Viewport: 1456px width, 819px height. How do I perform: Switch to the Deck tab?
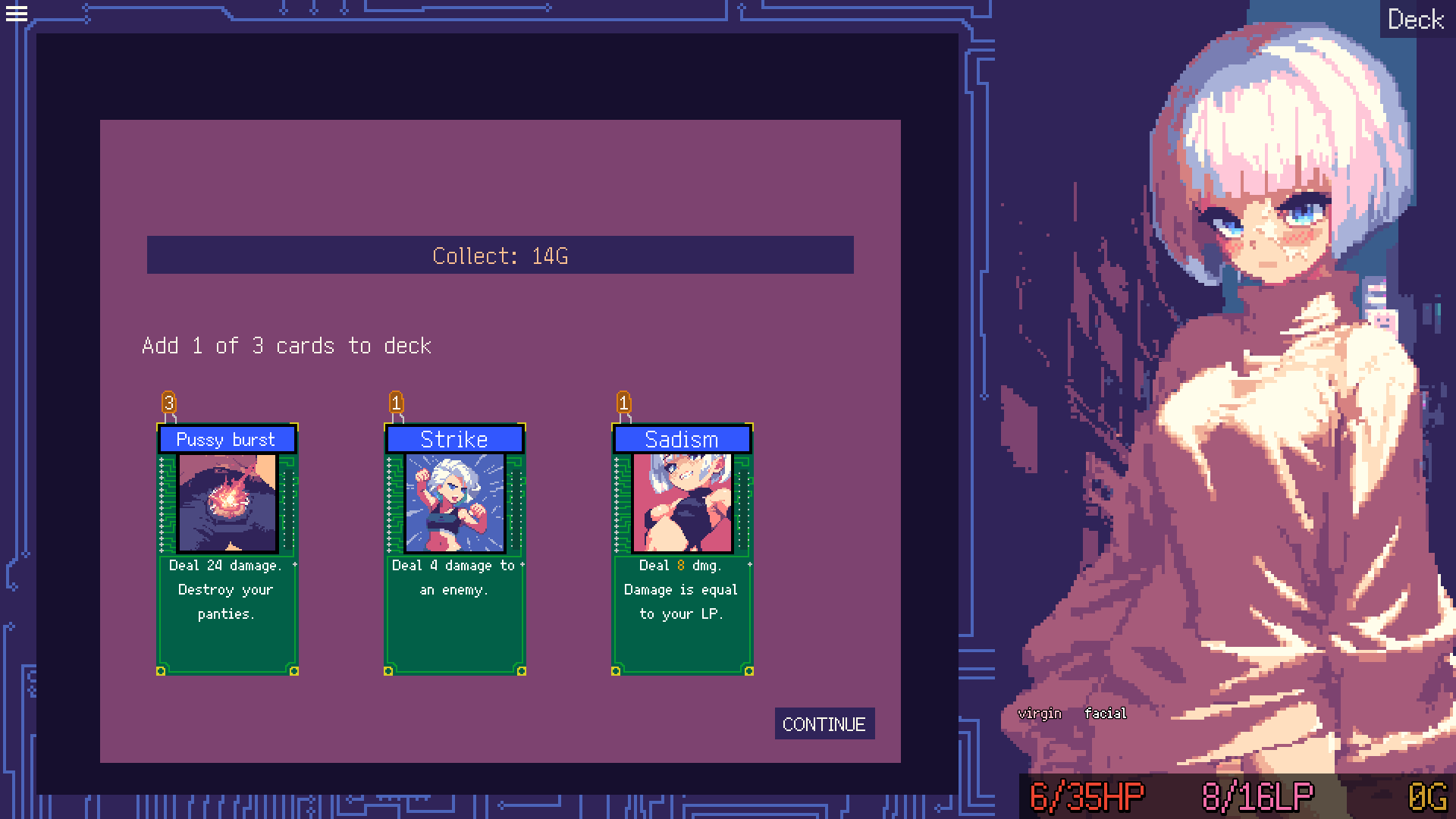click(1415, 19)
